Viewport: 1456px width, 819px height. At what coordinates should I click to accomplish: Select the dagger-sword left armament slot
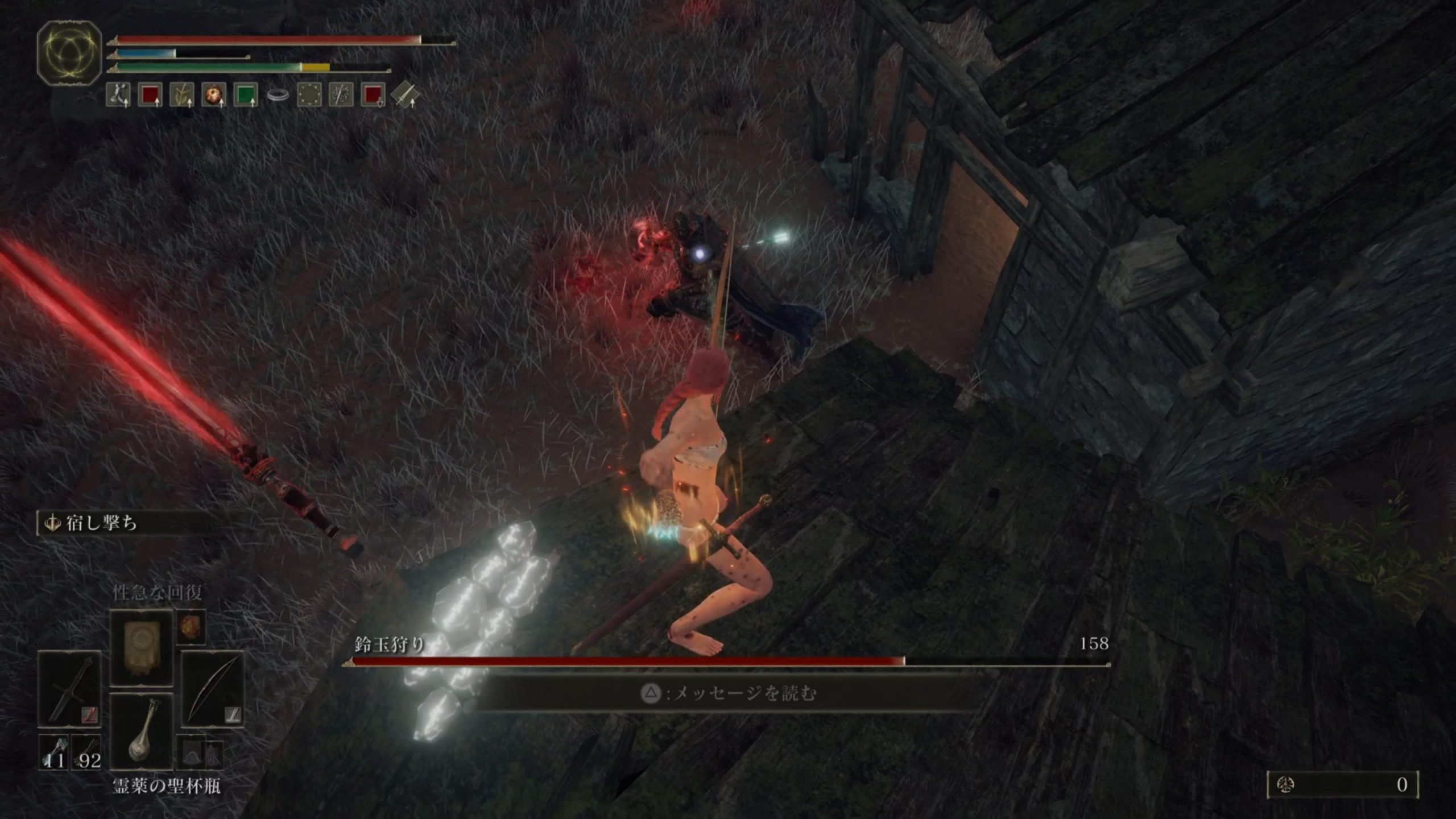tap(69, 689)
